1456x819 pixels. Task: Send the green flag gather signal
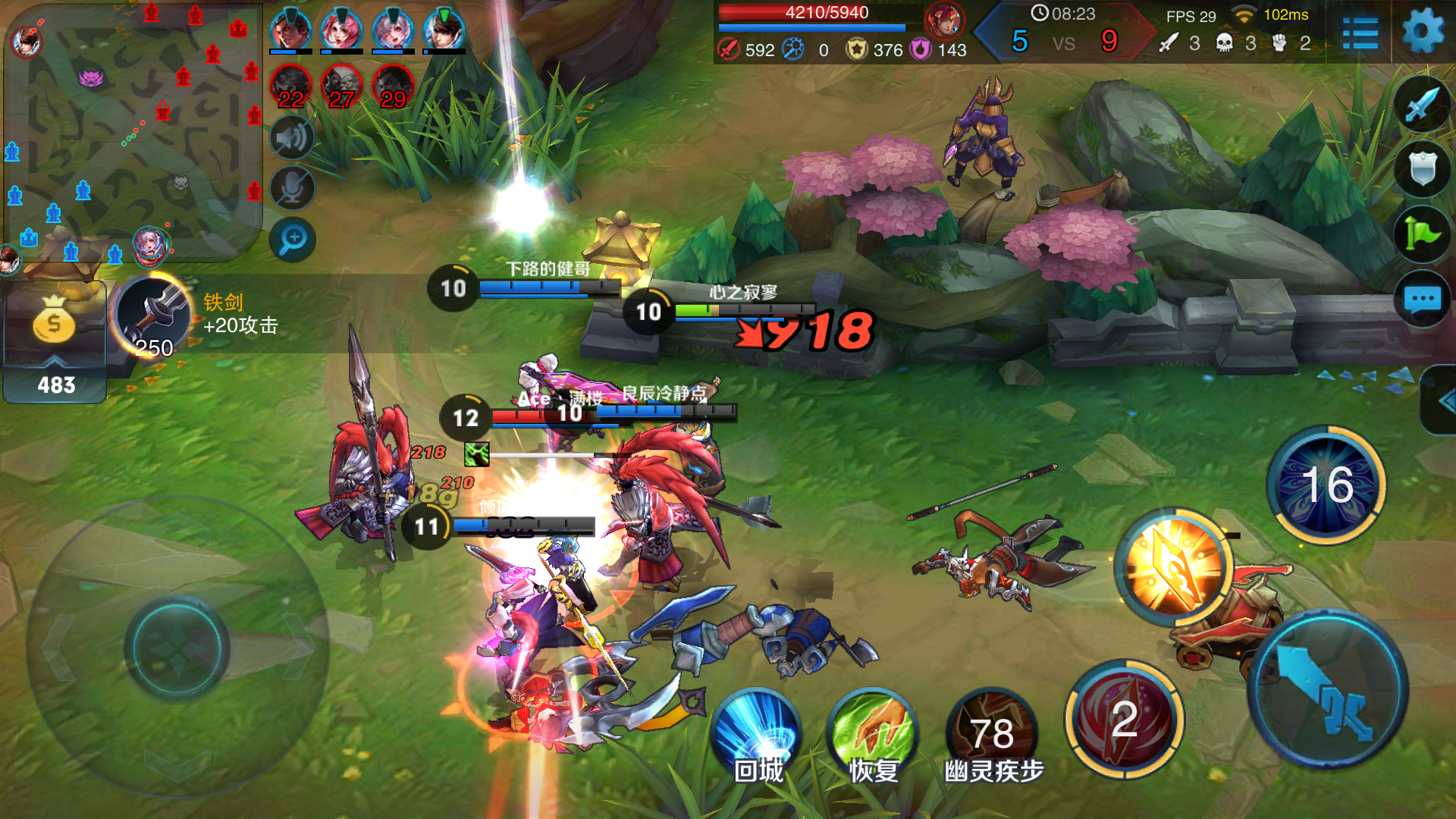(x=1422, y=234)
